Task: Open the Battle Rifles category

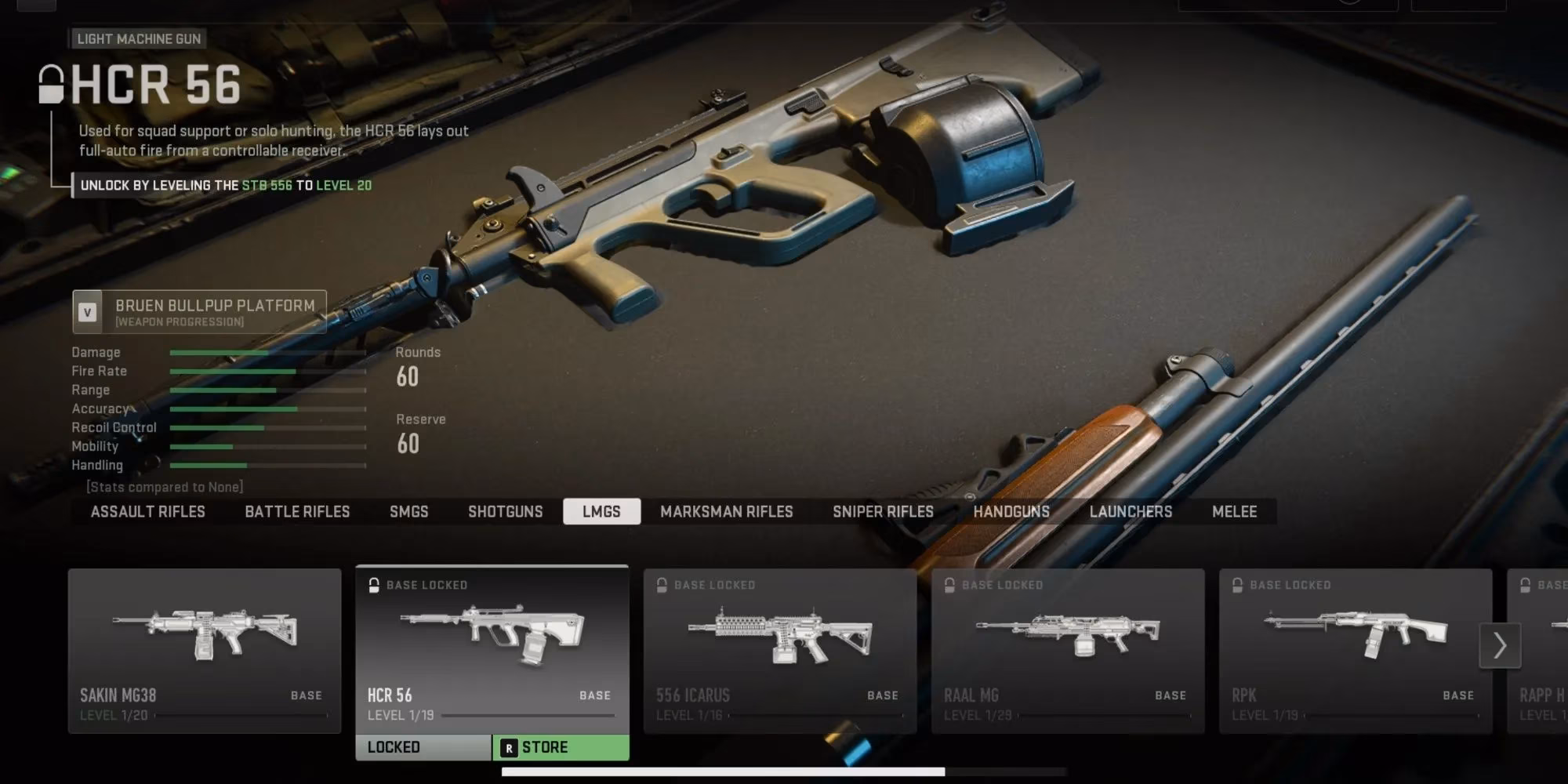Action: 297,512
